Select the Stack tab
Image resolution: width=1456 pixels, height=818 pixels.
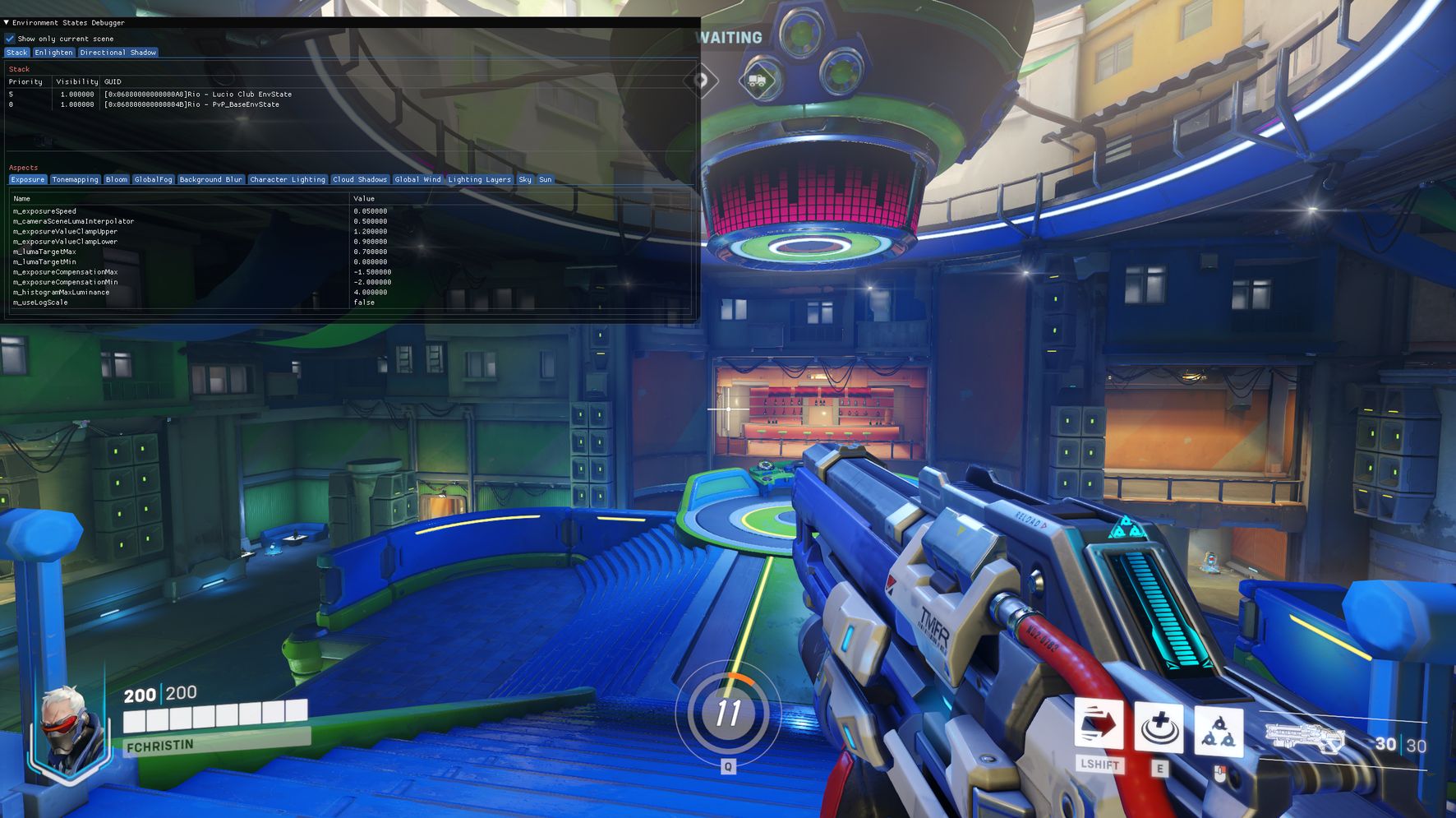(x=16, y=53)
